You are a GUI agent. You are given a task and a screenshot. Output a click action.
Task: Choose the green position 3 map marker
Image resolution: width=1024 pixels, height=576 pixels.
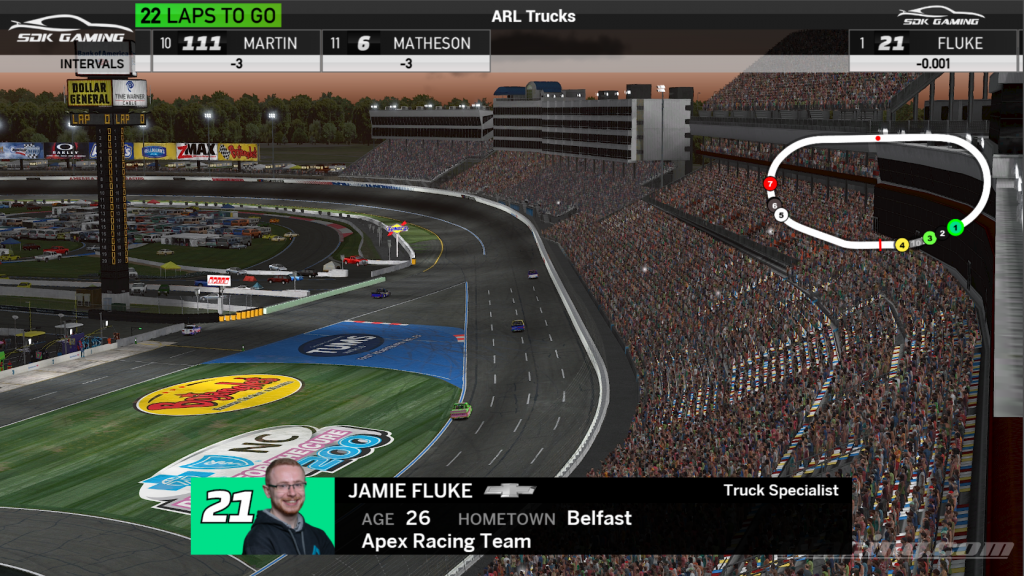click(x=929, y=238)
